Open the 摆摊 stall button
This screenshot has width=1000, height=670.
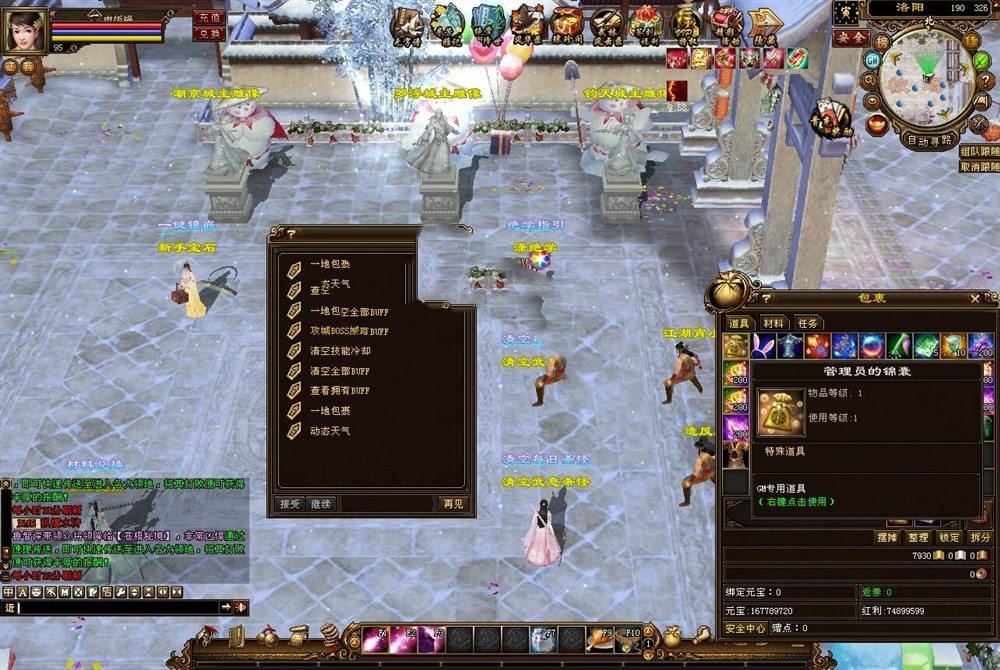tap(886, 538)
